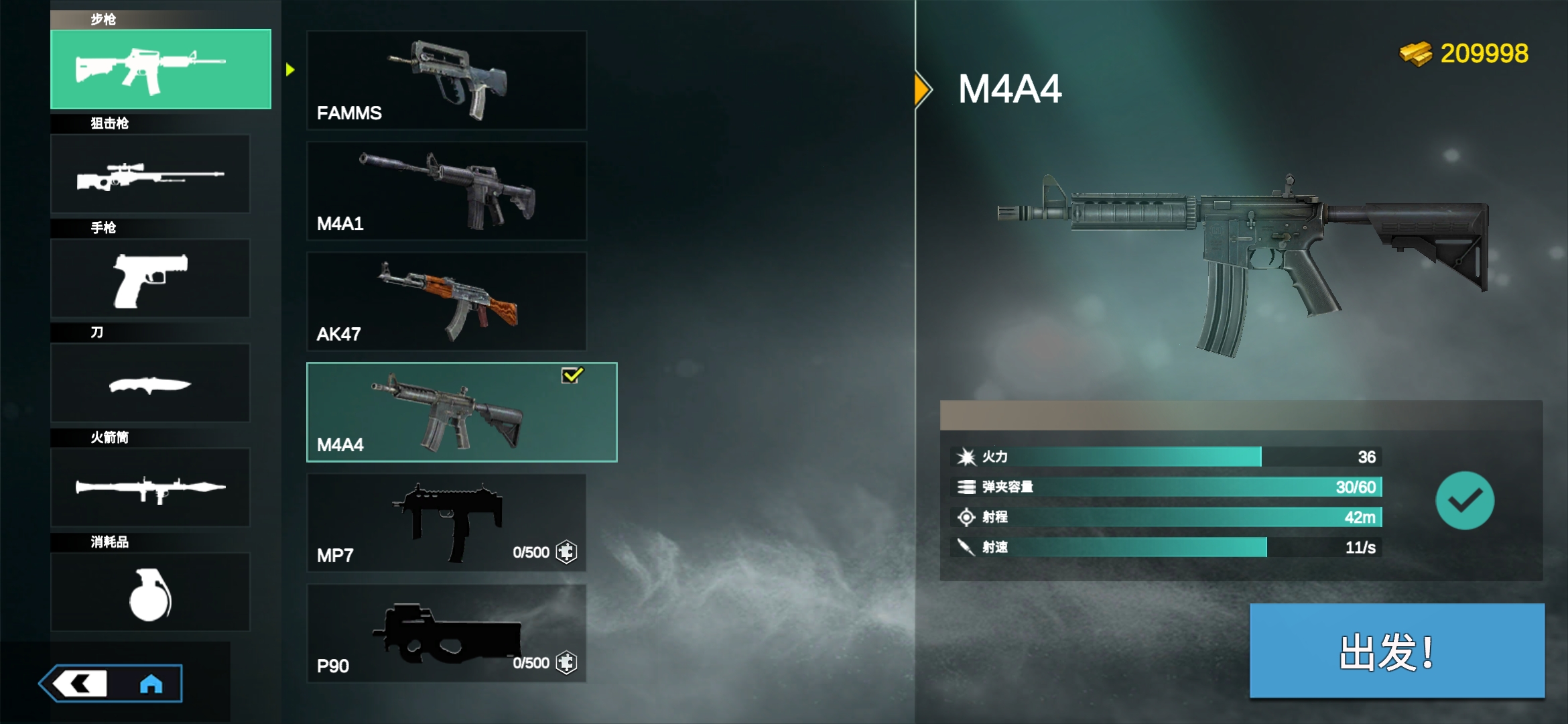
Task: Go back with the arrow button
Action: (x=80, y=684)
